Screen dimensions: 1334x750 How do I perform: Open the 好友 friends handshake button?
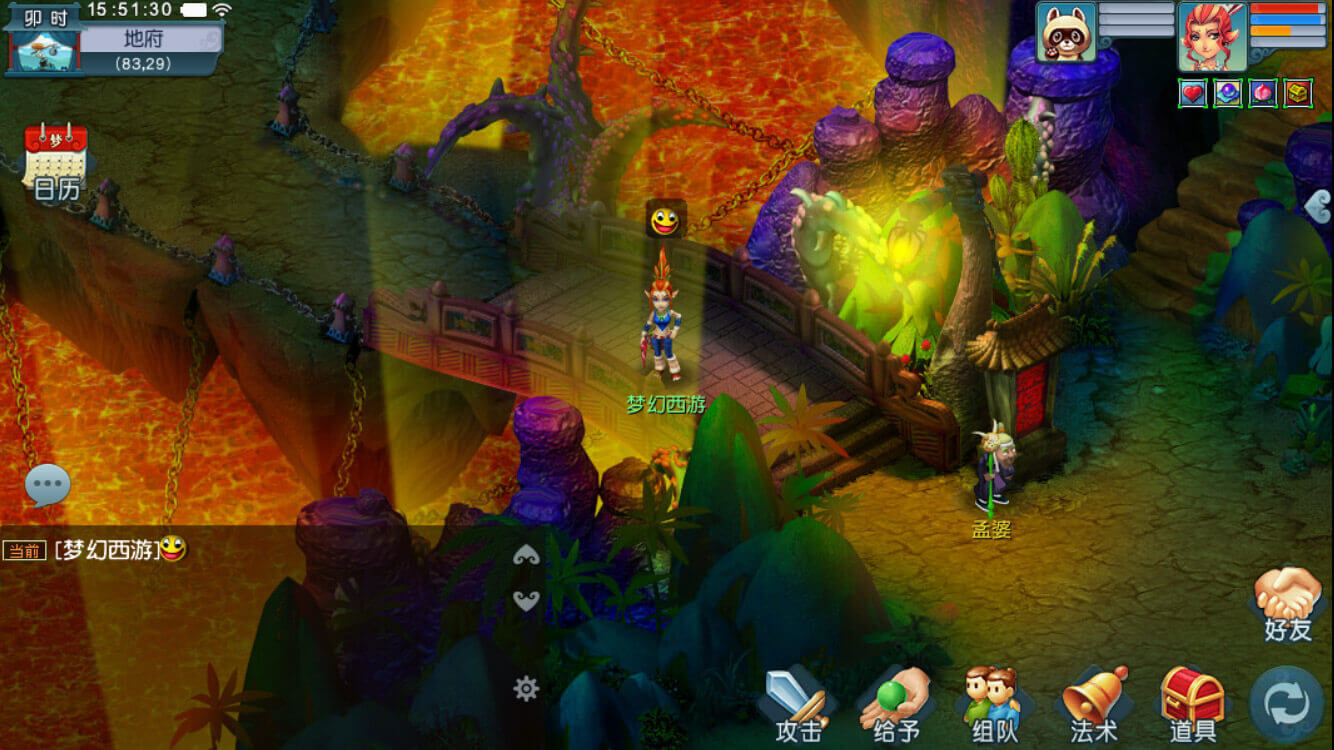1288,603
